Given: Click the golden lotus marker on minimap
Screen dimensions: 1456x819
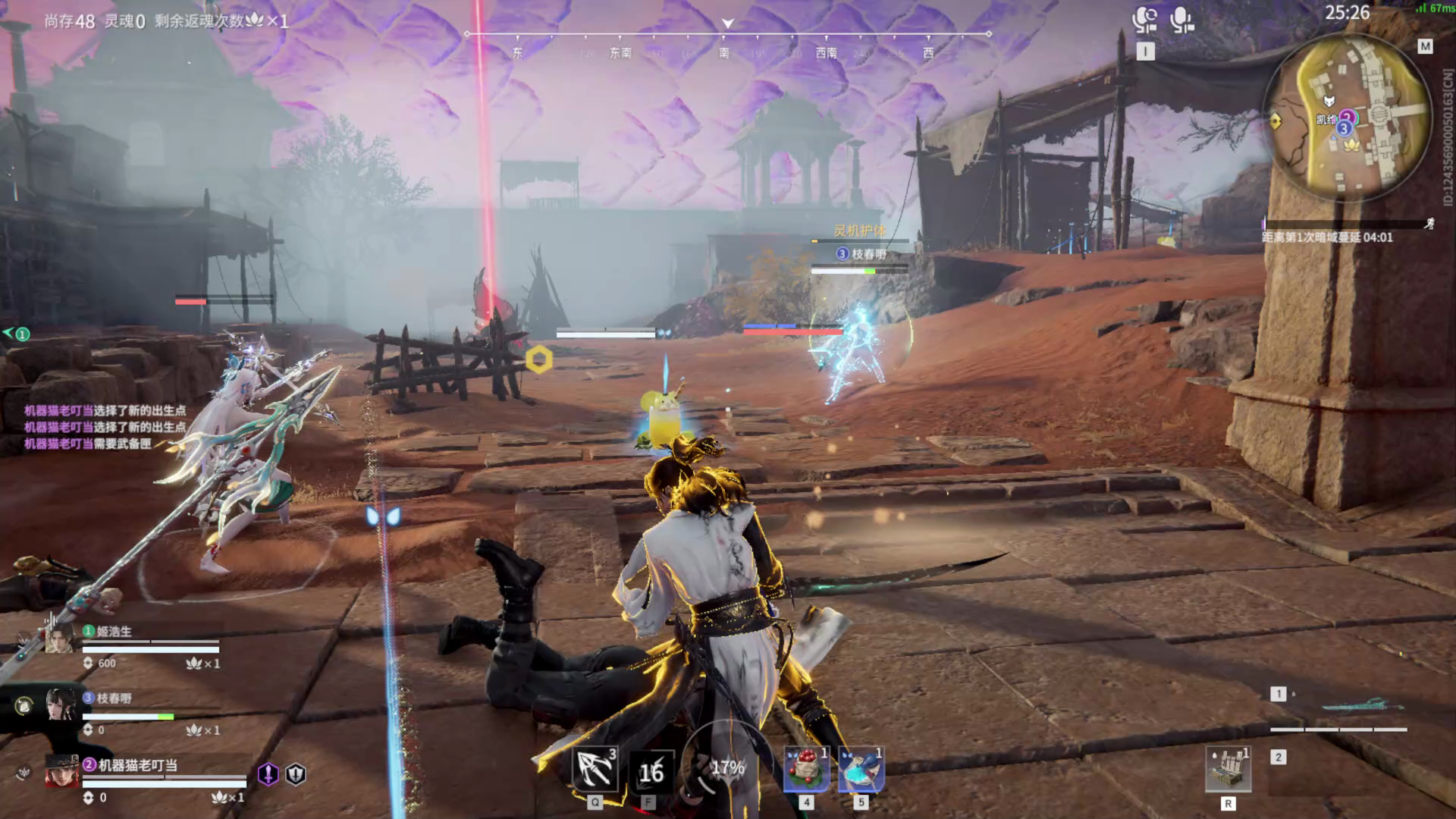Looking at the screenshot, I should coord(1351,145).
